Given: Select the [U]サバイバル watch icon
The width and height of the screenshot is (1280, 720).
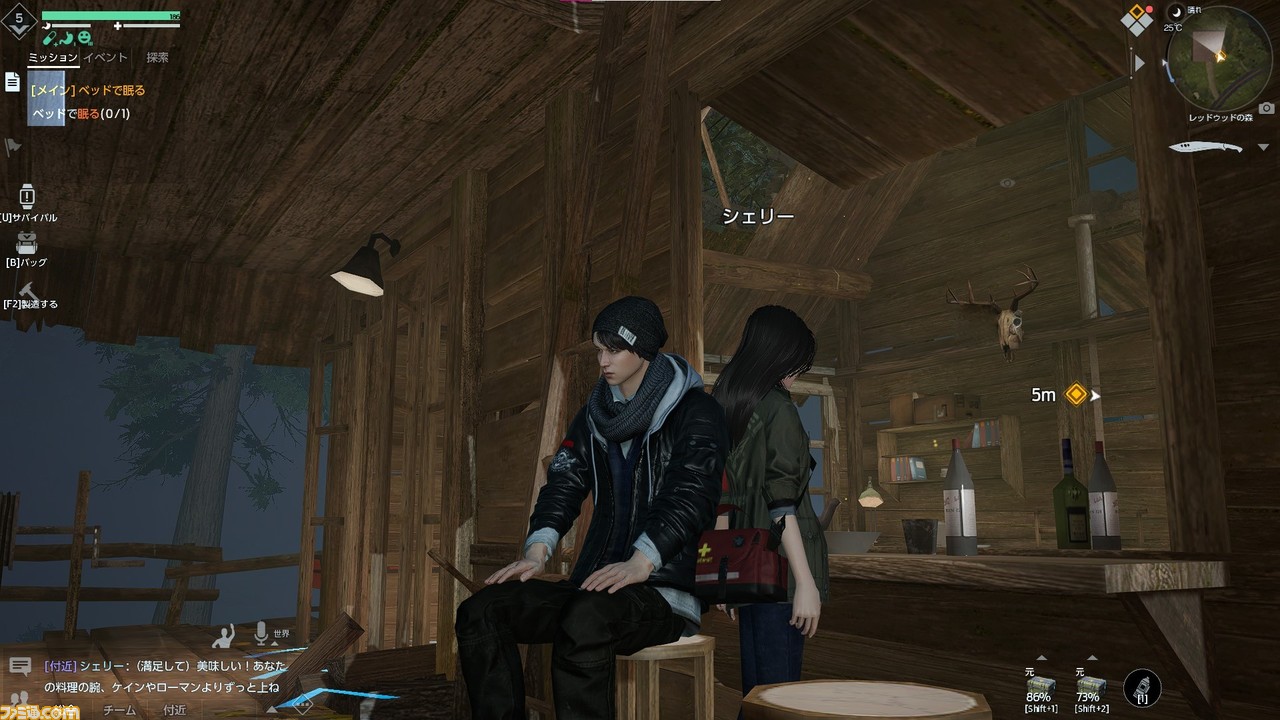Looking at the screenshot, I should click(25, 196).
